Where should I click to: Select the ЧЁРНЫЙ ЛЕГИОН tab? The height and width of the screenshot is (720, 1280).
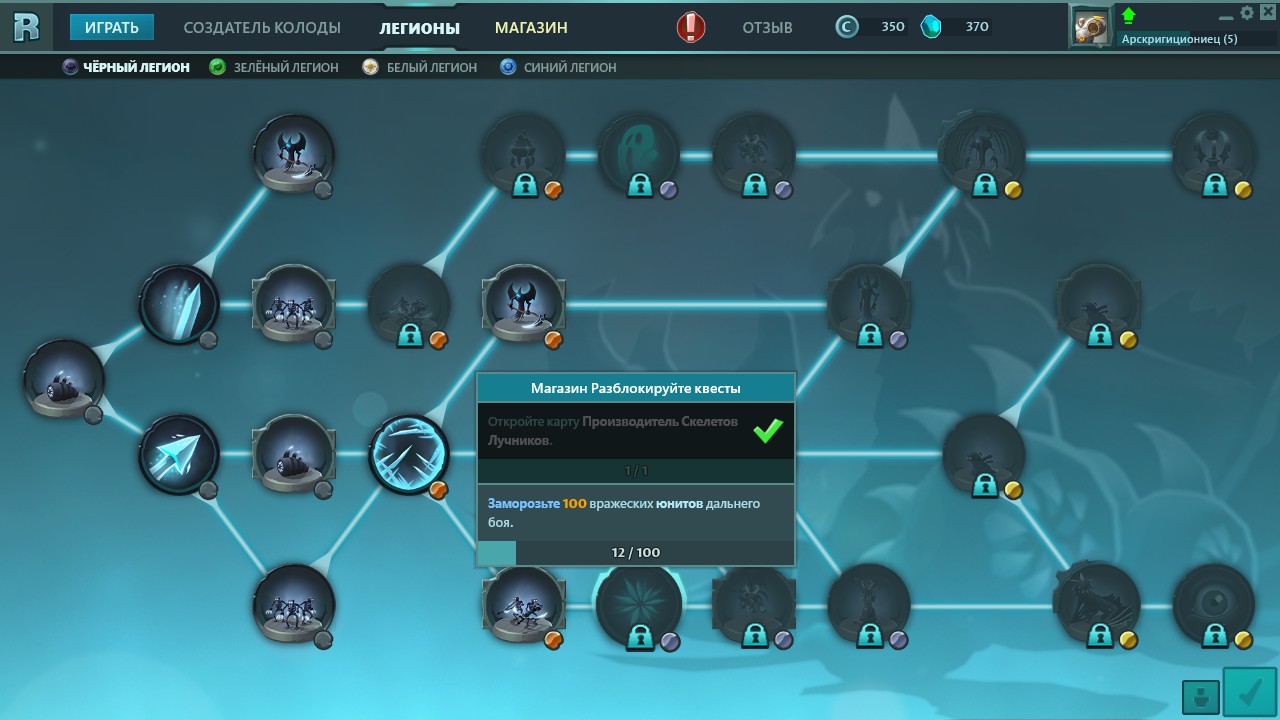coord(126,67)
